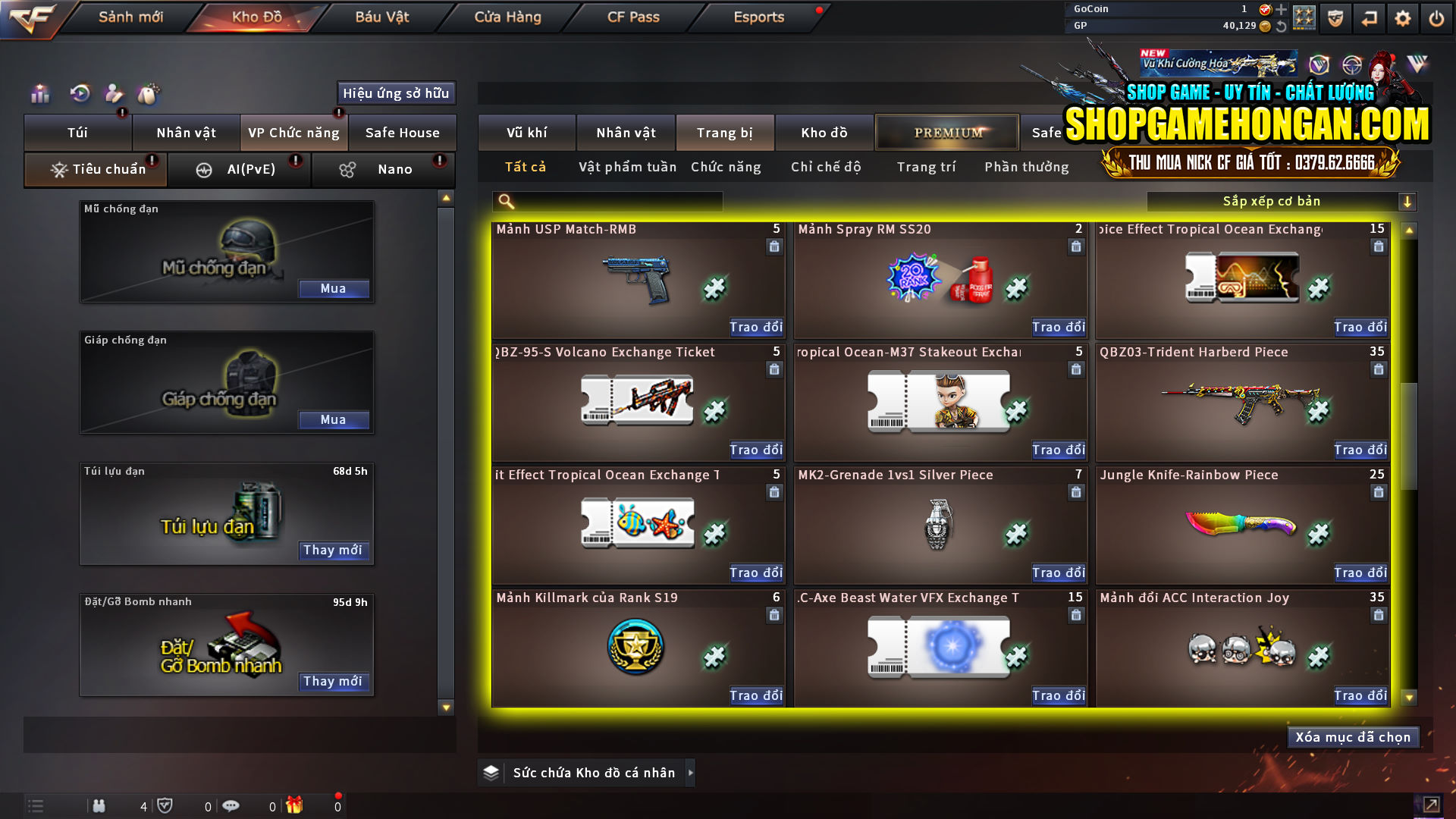
Task: Select the PREMIUM tab
Action: pos(946,132)
